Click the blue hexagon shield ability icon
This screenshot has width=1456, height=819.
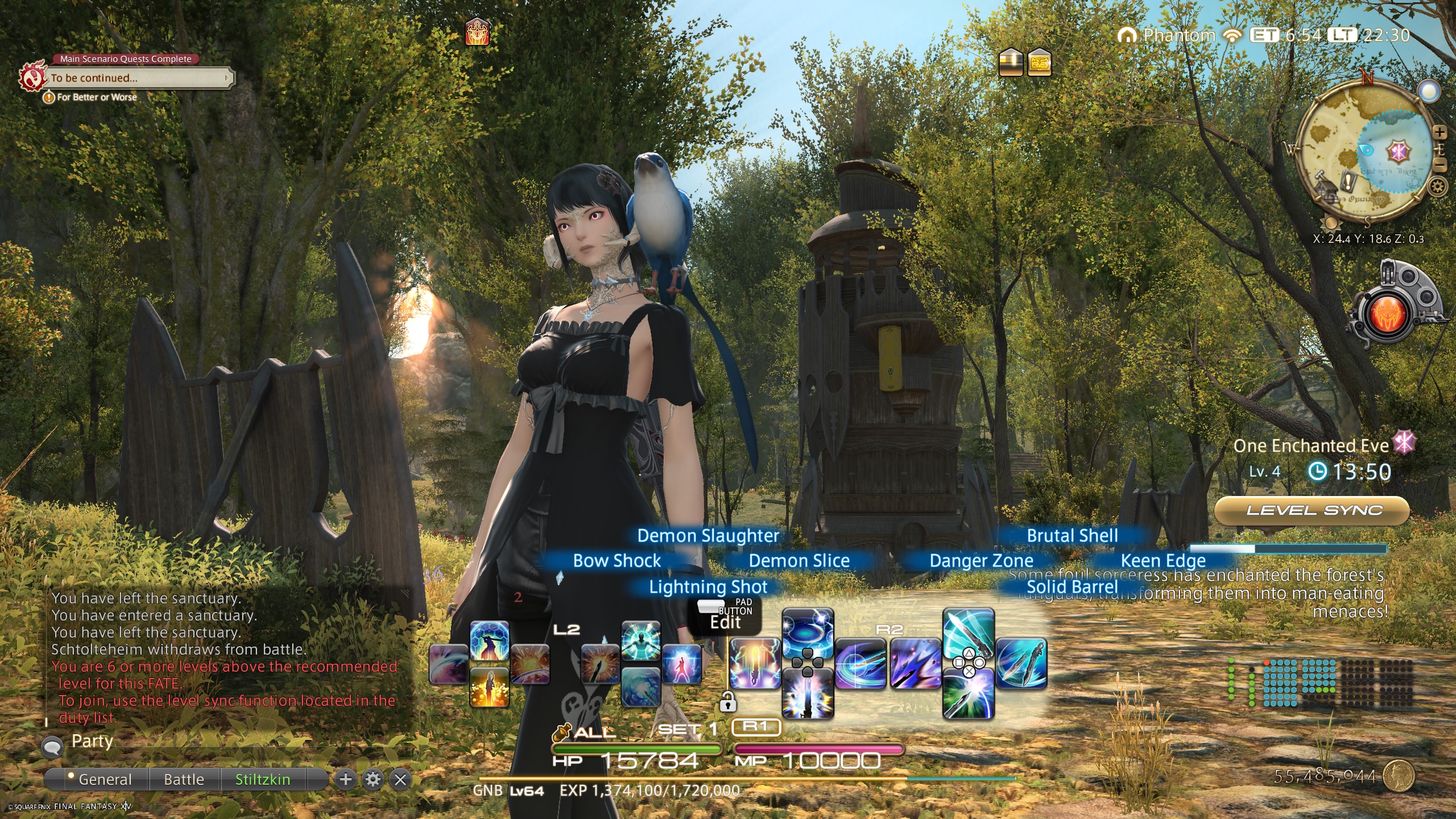(489, 640)
